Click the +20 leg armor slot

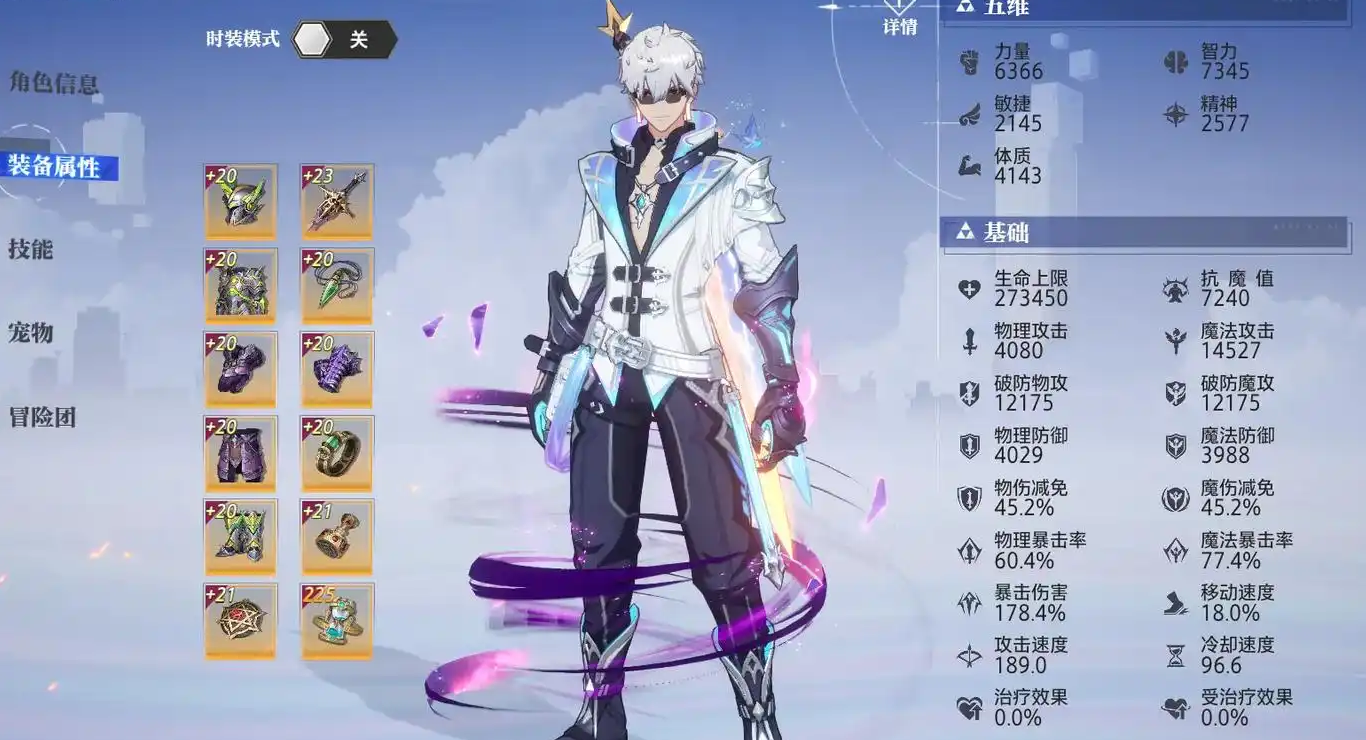point(241,453)
